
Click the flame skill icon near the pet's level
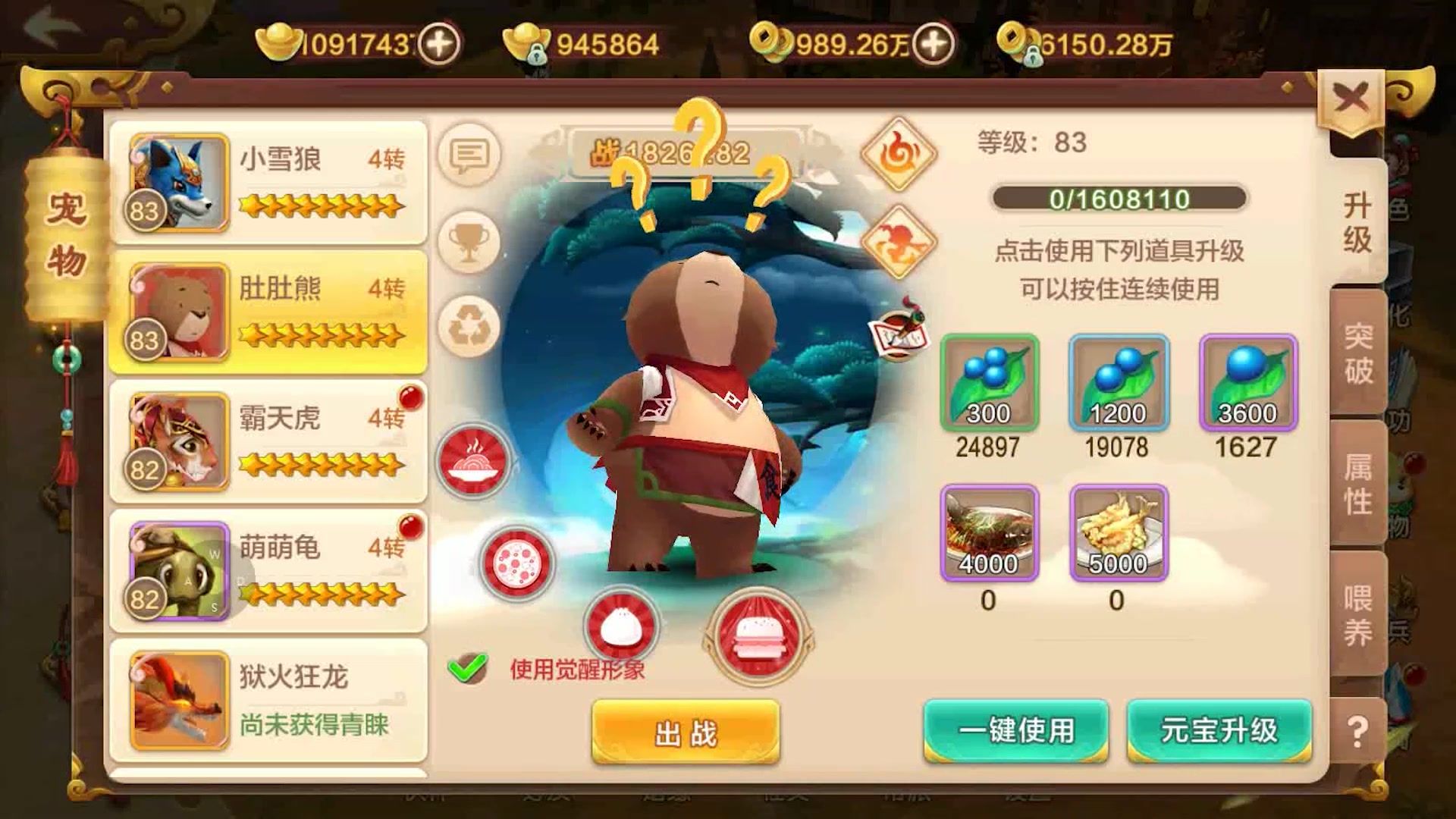point(899,154)
